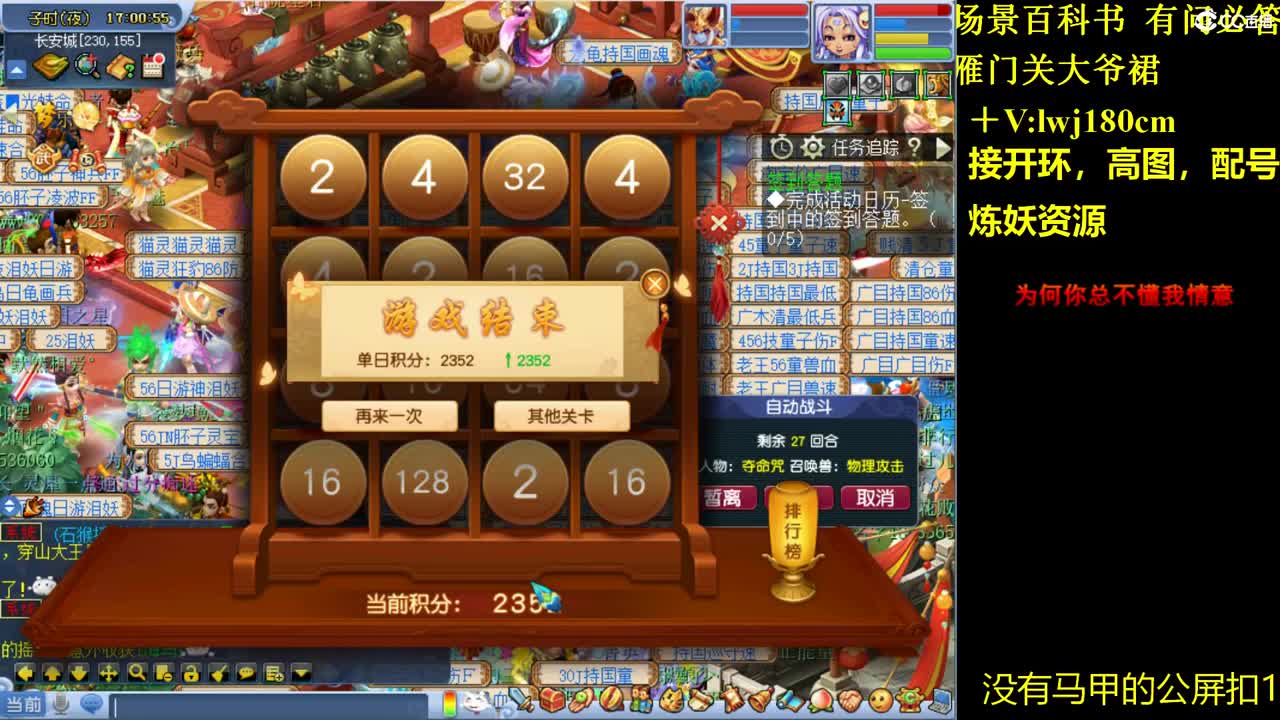The image size is (1280, 720).
Task: Click the microphone icon beside the chat box
Action: tap(60, 703)
